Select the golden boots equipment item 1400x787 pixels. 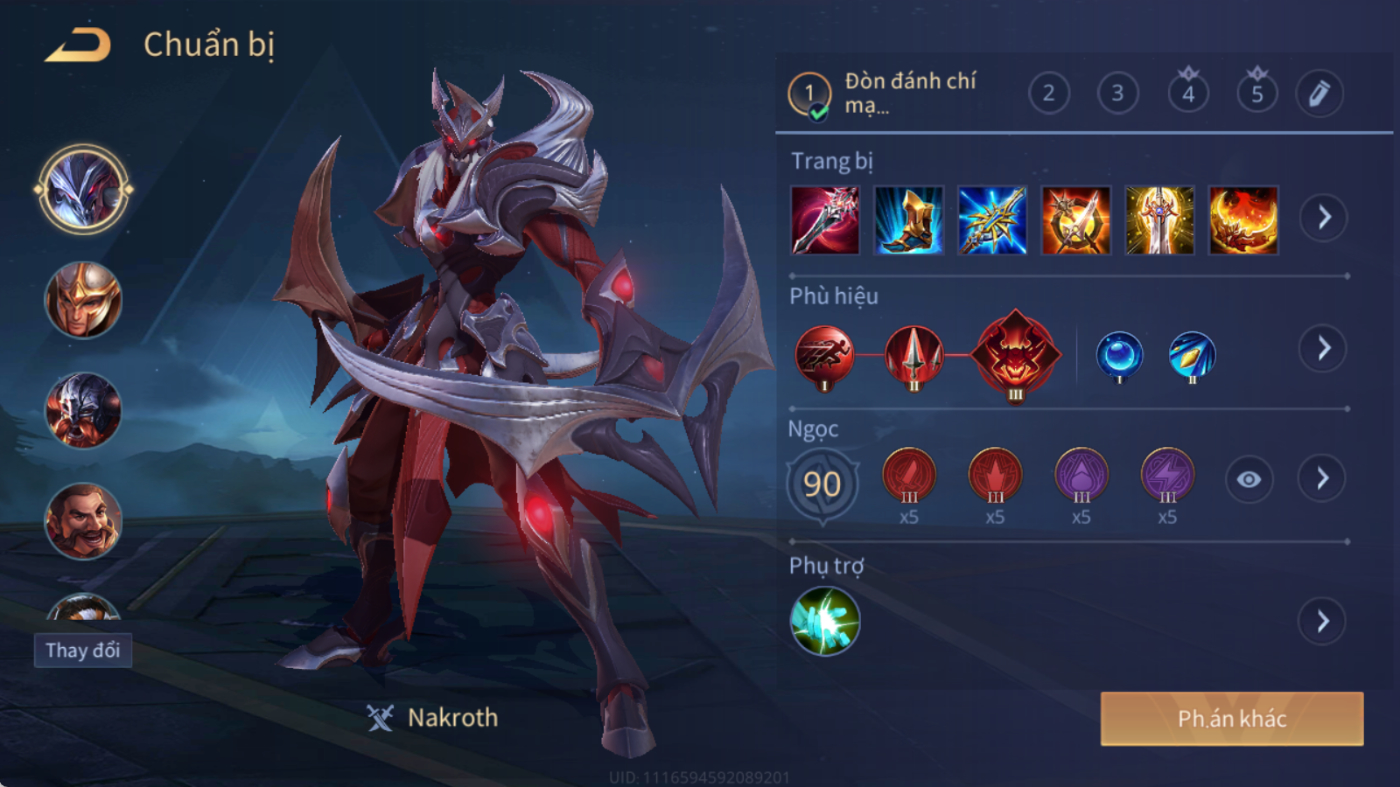pyautogui.click(x=909, y=220)
